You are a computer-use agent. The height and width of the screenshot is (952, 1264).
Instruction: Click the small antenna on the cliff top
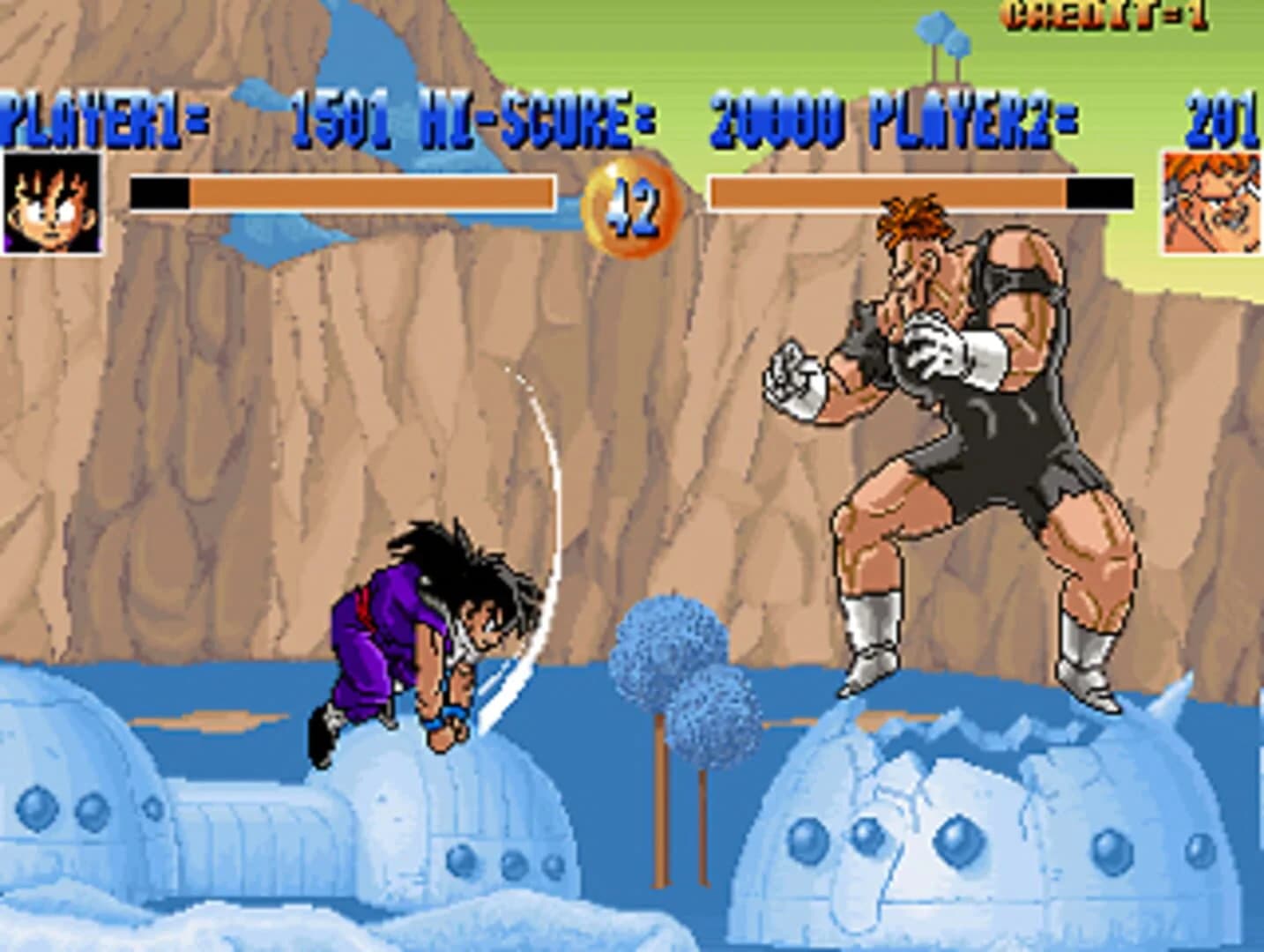click(x=936, y=40)
